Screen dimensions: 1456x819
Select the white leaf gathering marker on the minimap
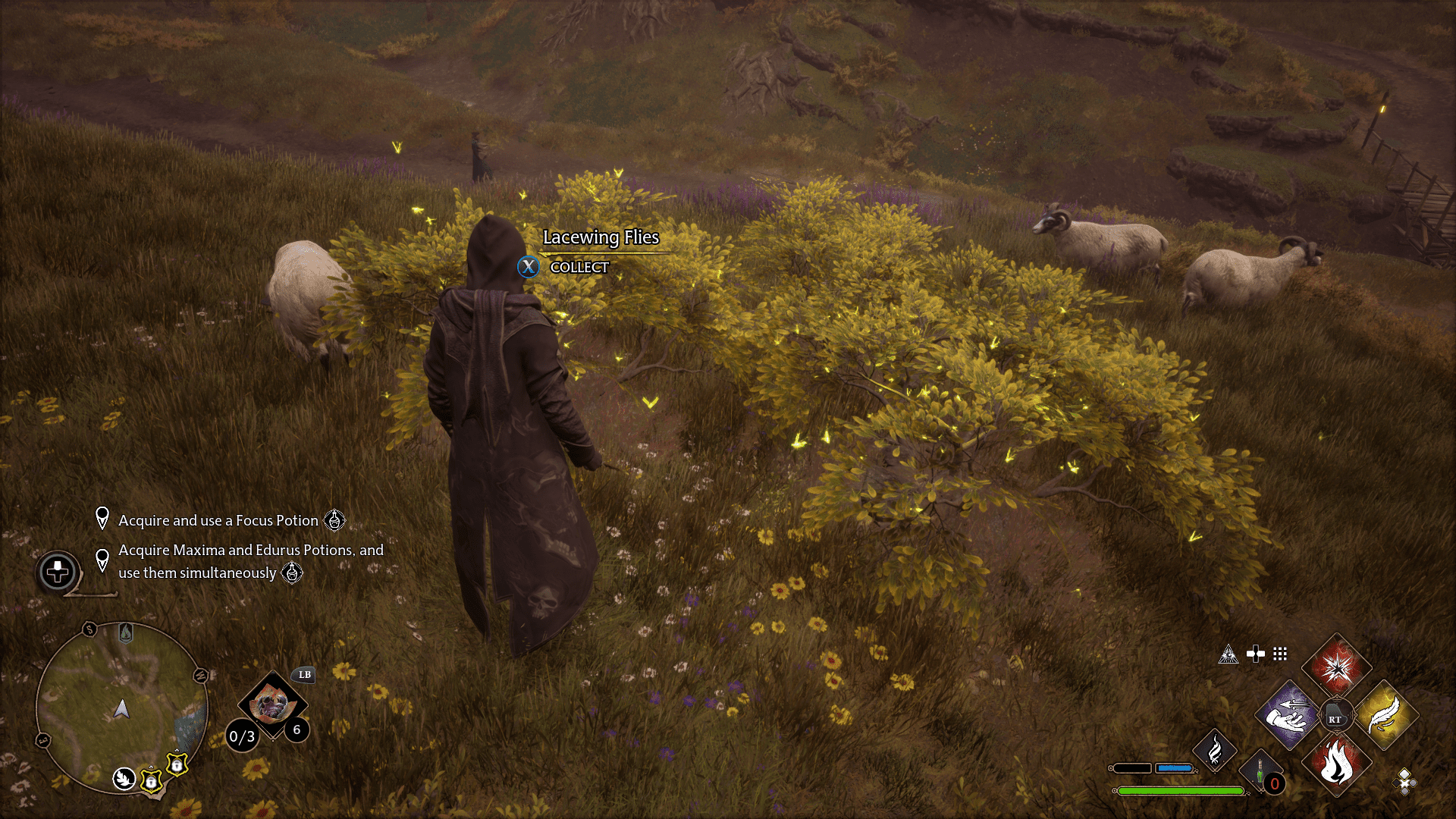pyautogui.click(x=123, y=780)
